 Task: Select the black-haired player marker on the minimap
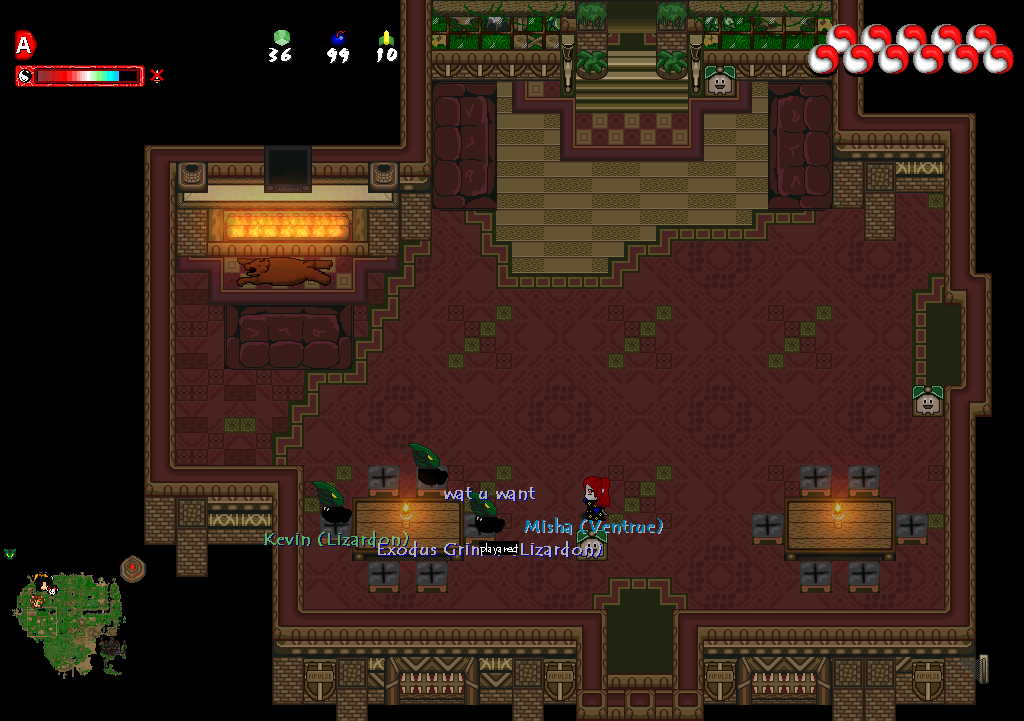coord(42,582)
